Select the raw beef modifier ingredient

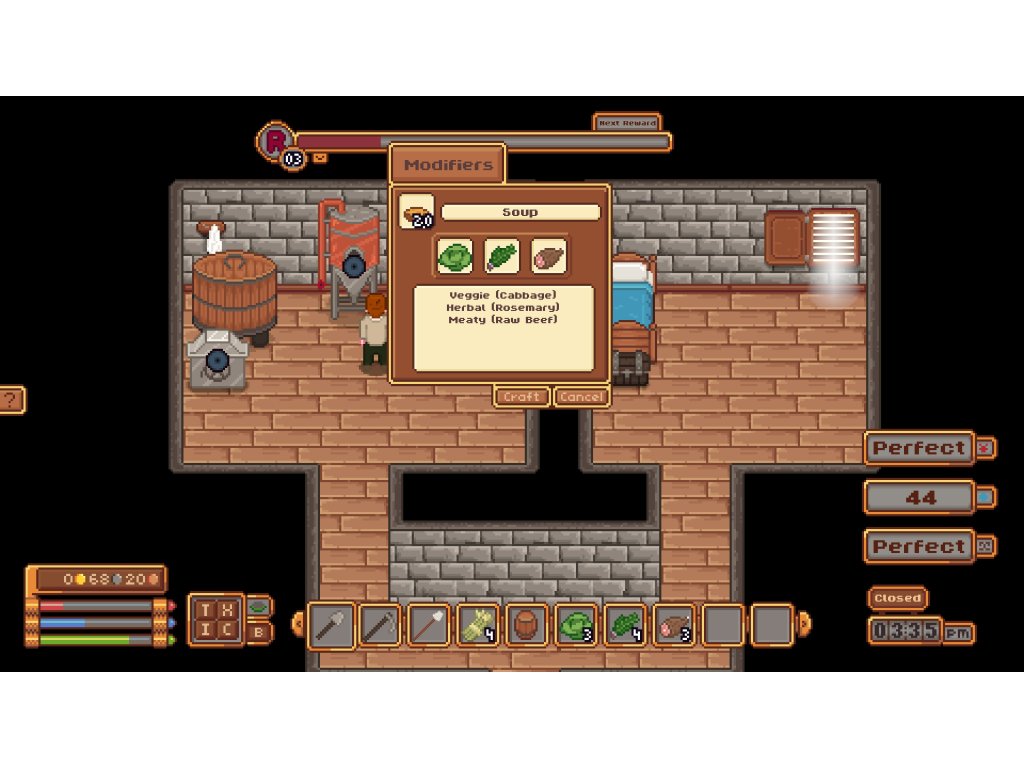coord(548,256)
